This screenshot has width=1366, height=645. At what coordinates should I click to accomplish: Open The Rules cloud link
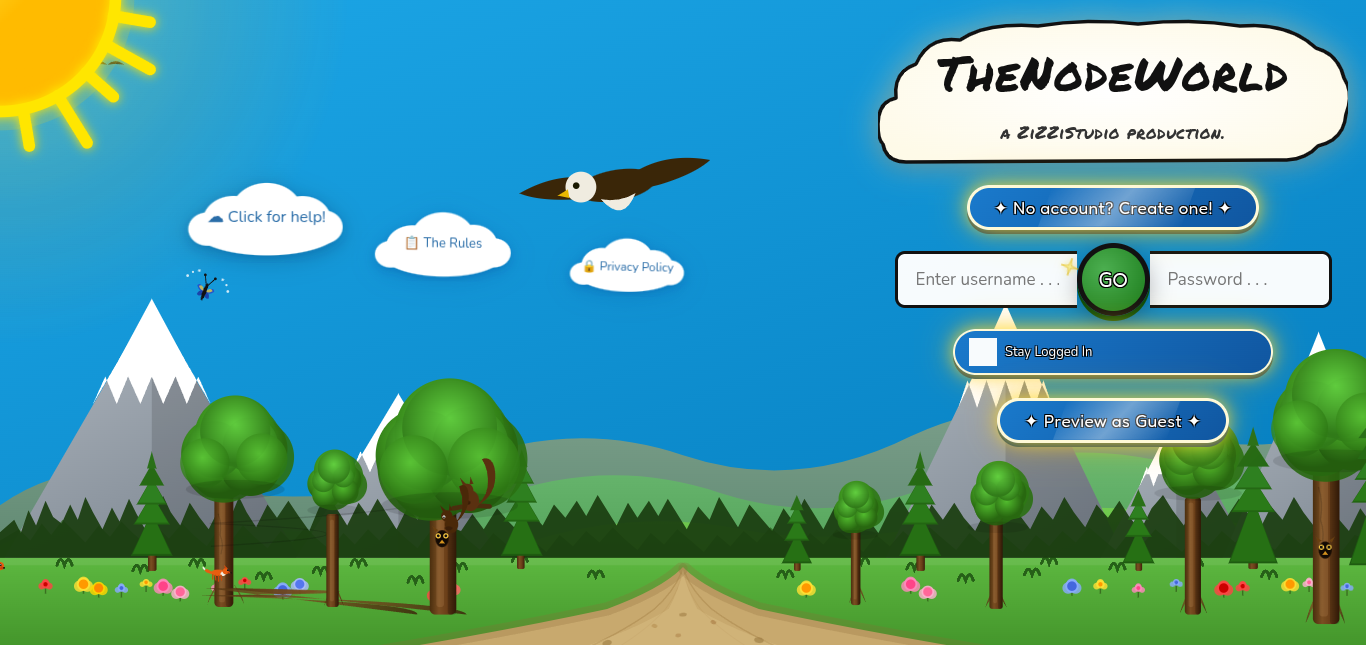coord(443,243)
